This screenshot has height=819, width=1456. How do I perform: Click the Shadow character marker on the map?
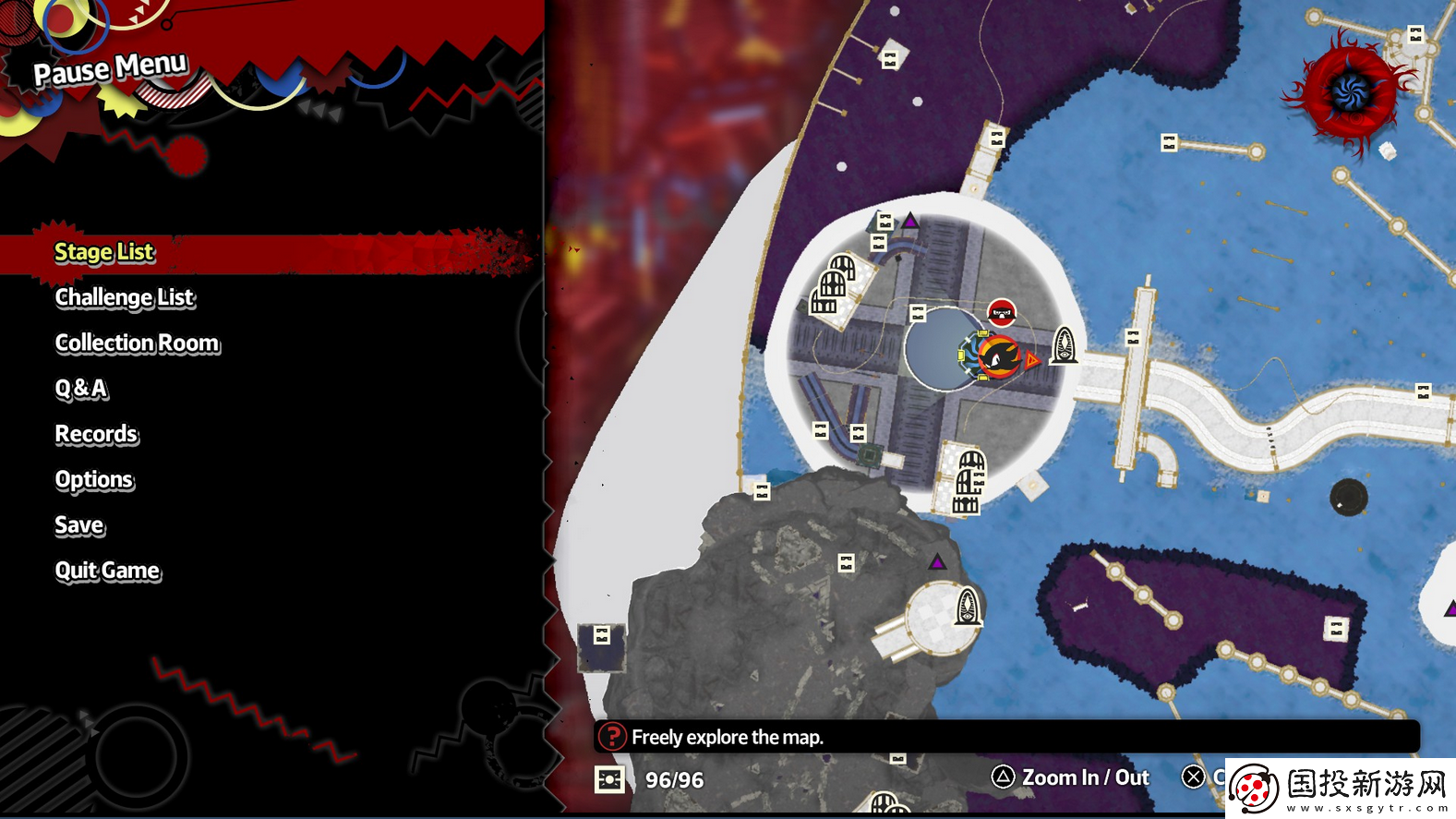(999, 355)
